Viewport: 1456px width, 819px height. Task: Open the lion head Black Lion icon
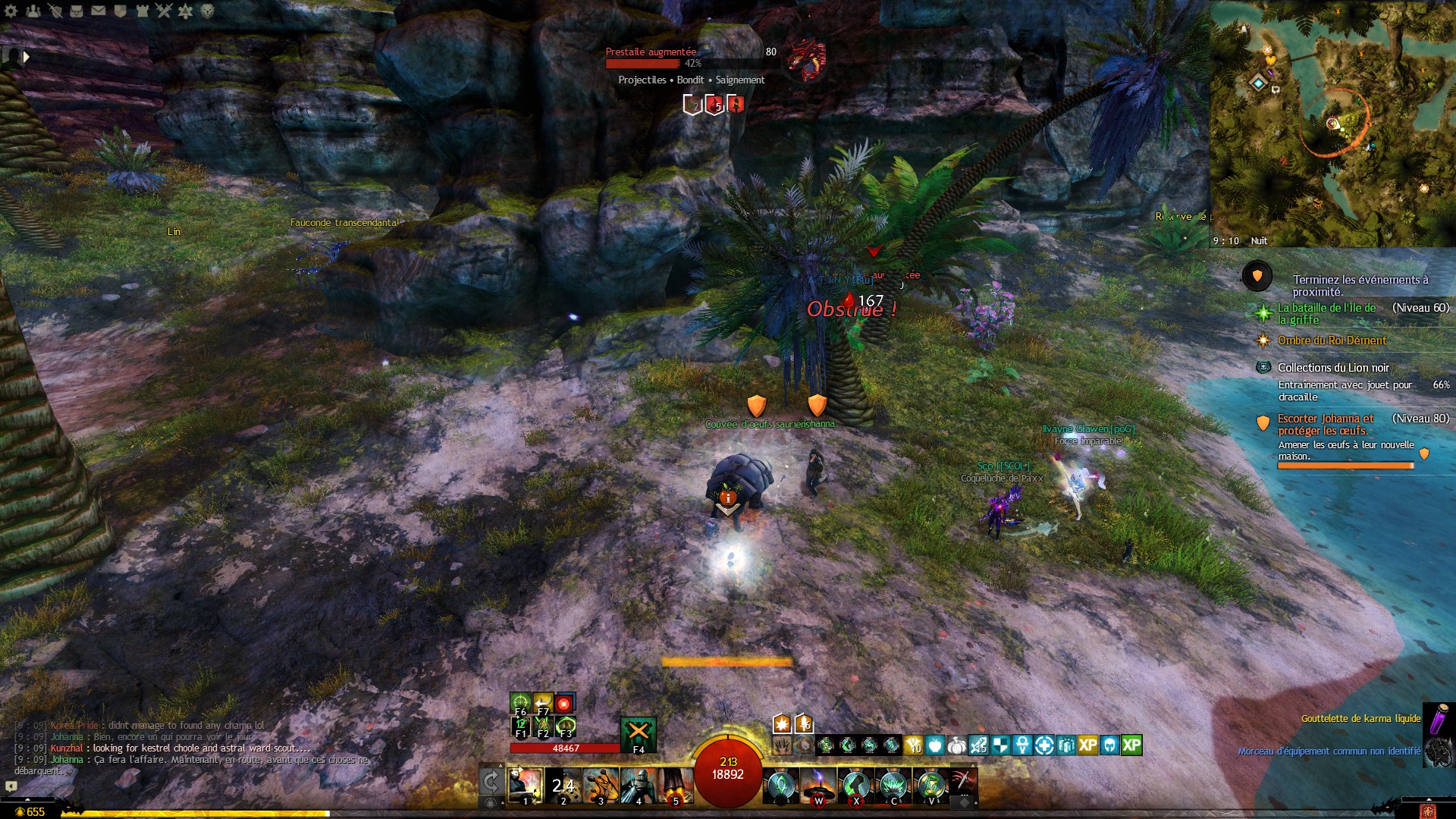[208, 11]
